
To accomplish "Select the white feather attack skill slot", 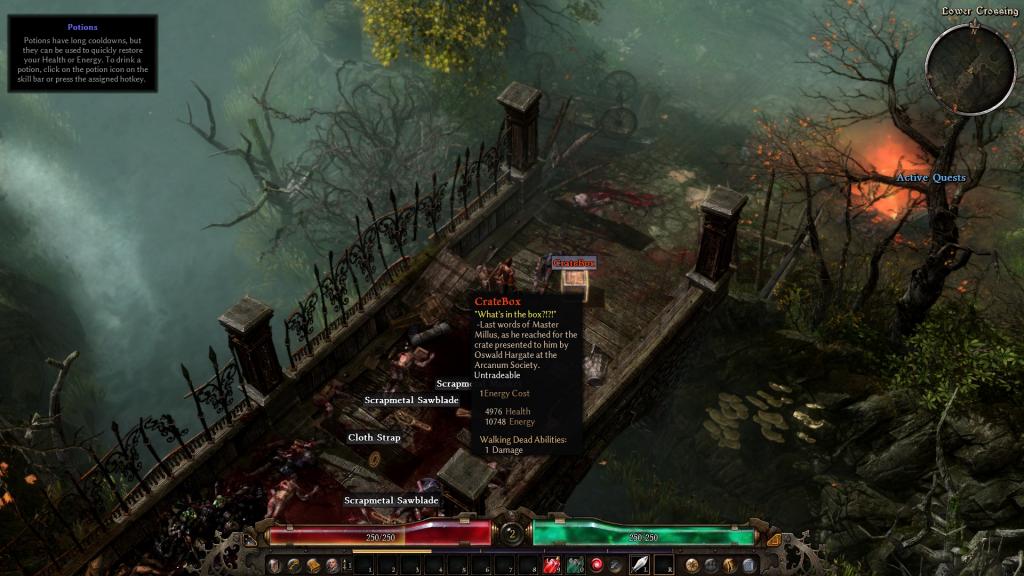I will [639, 566].
